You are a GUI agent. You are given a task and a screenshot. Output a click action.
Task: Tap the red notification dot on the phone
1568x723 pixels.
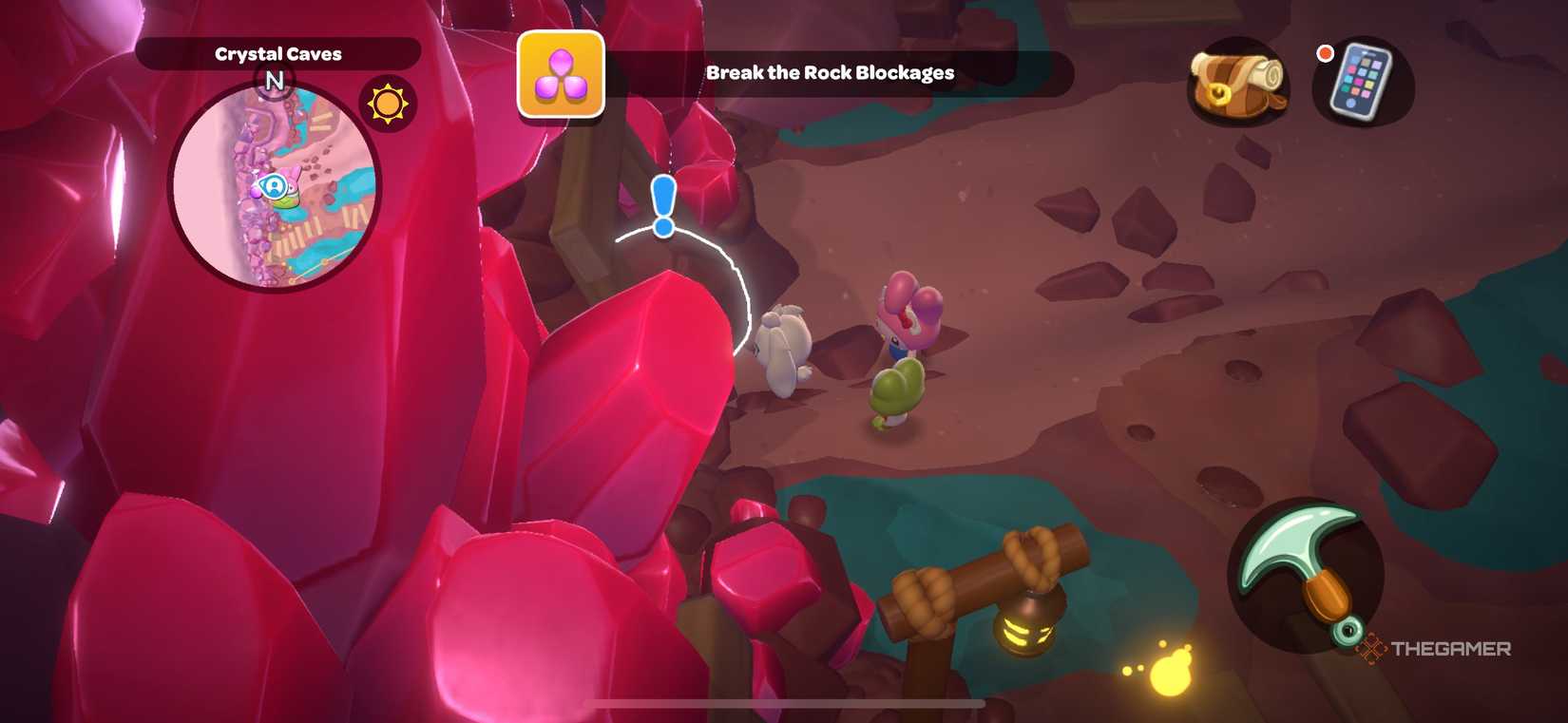click(x=1325, y=54)
